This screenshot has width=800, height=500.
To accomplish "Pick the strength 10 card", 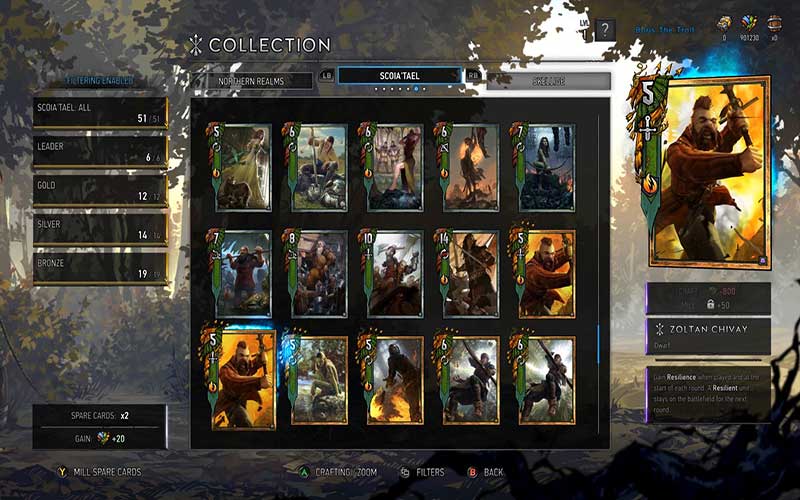I will pos(394,274).
